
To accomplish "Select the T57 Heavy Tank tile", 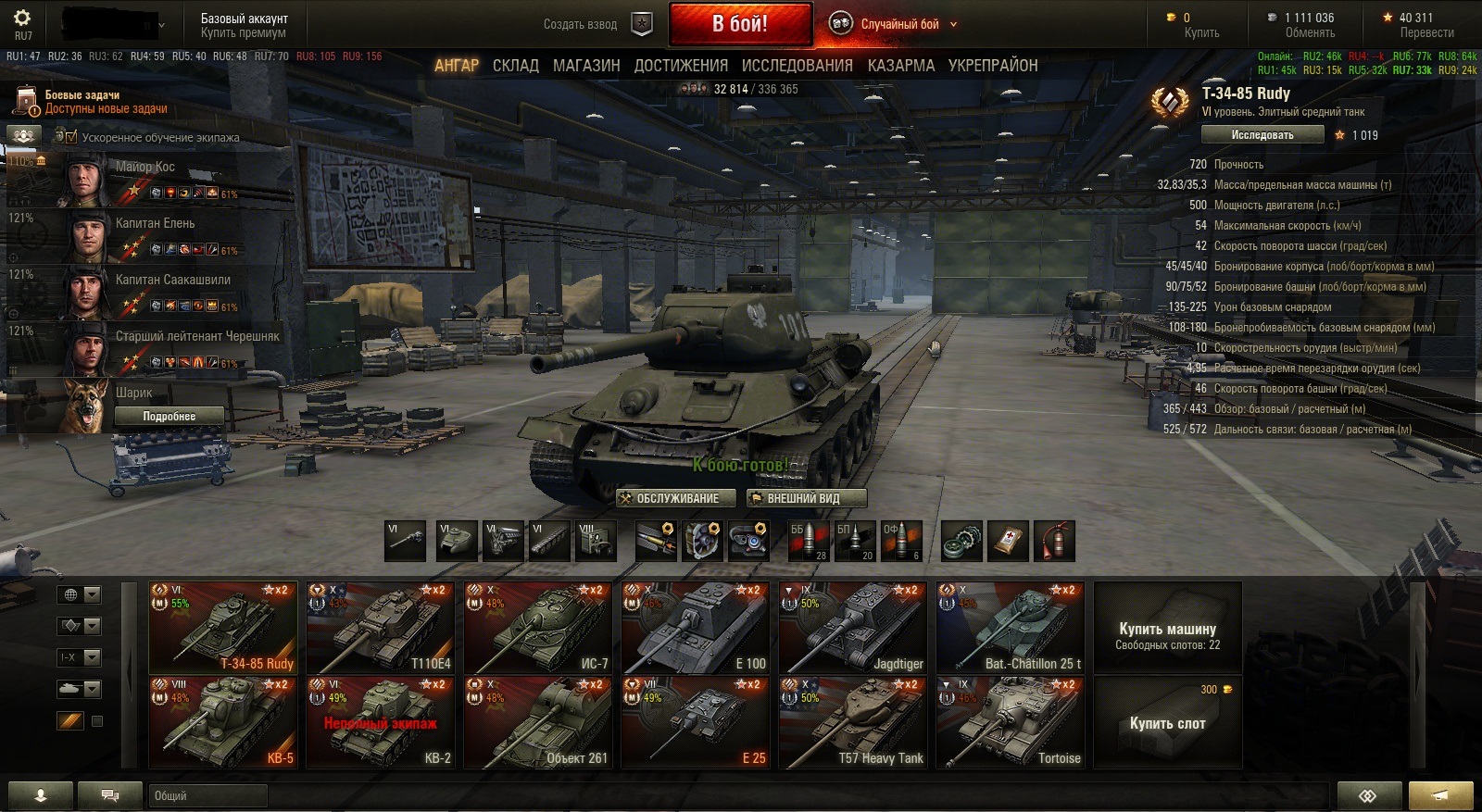I will [852, 722].
